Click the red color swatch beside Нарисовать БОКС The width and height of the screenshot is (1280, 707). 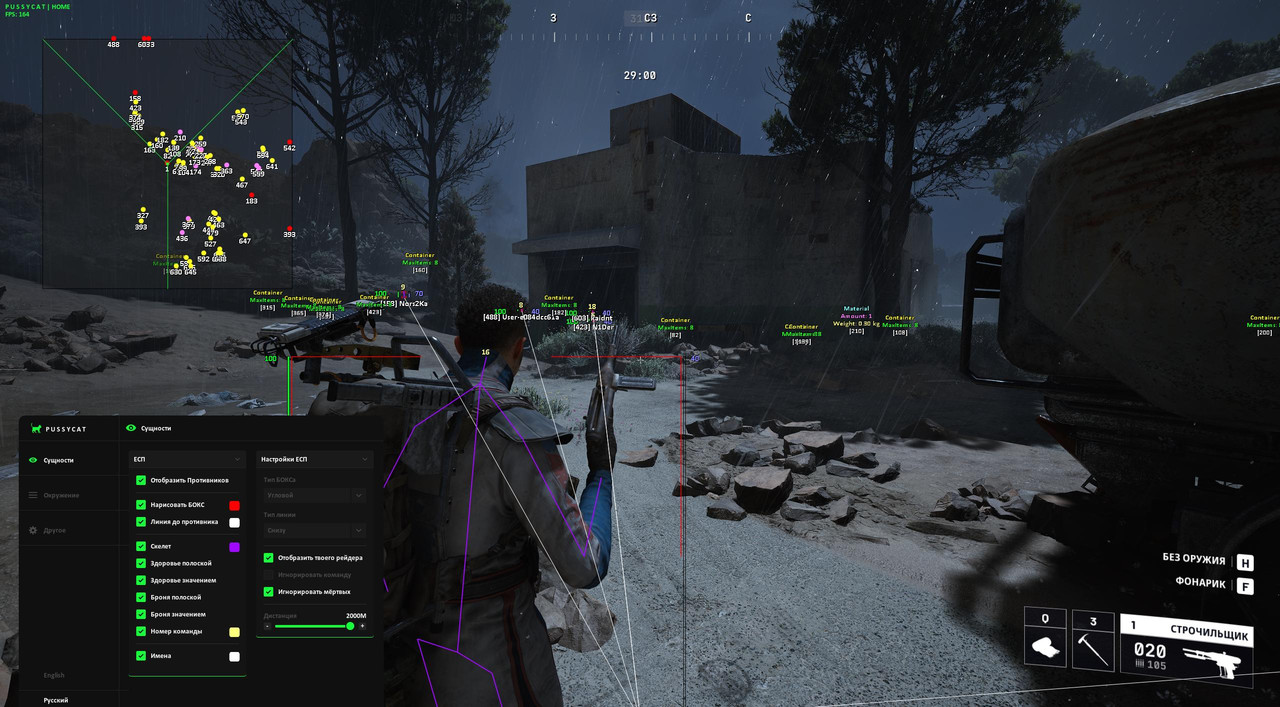pos(234,506)
